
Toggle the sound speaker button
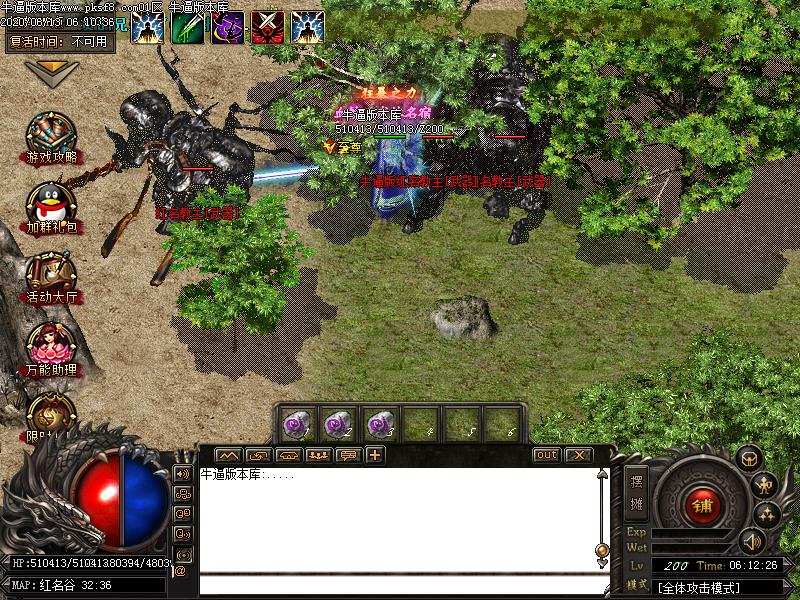[750, 543]
